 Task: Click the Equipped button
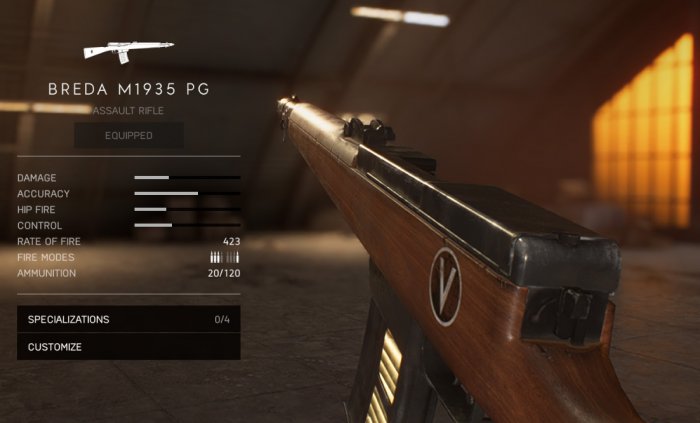[128, 135]
